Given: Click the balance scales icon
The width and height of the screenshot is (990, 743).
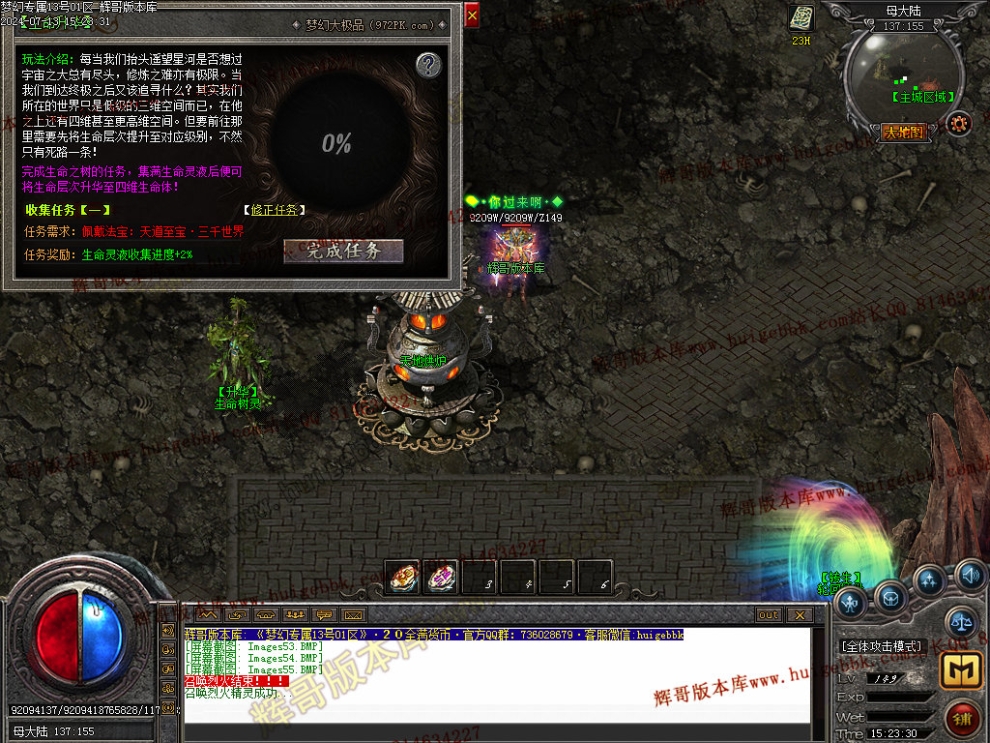Looking at the screenshot, I should pyautogui.click(x=960, y=620).
